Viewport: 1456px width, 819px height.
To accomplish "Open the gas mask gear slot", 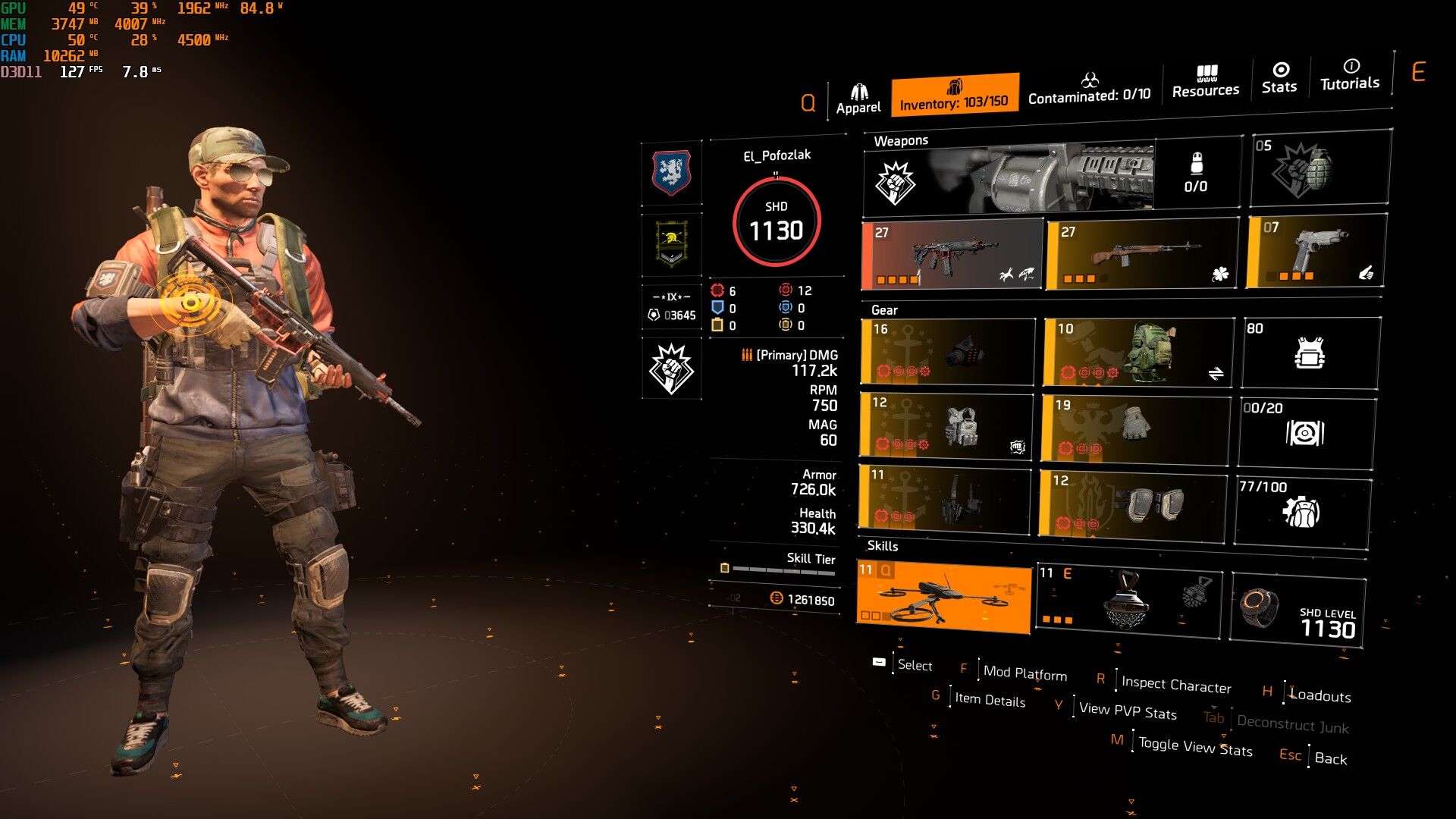I will point(947,352).
